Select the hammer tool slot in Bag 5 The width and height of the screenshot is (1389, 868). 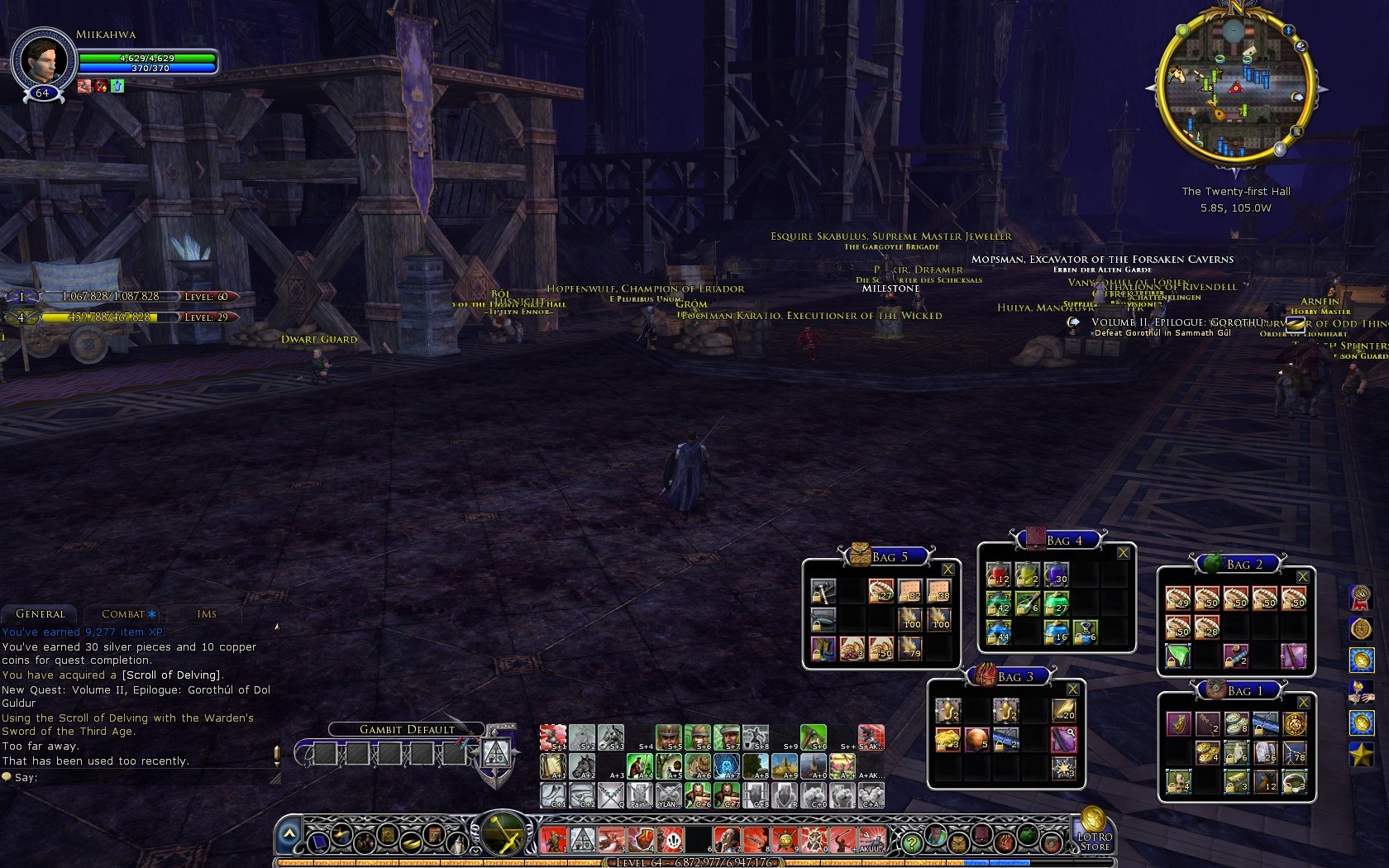point(823,591)
